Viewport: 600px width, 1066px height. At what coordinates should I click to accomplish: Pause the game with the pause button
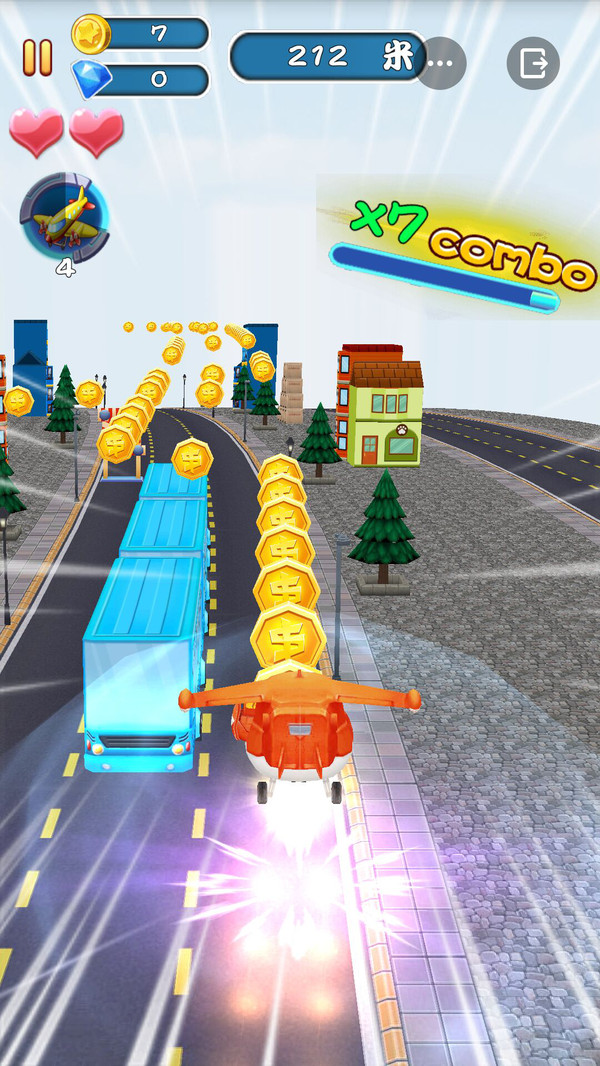click(x=37, y=58)
